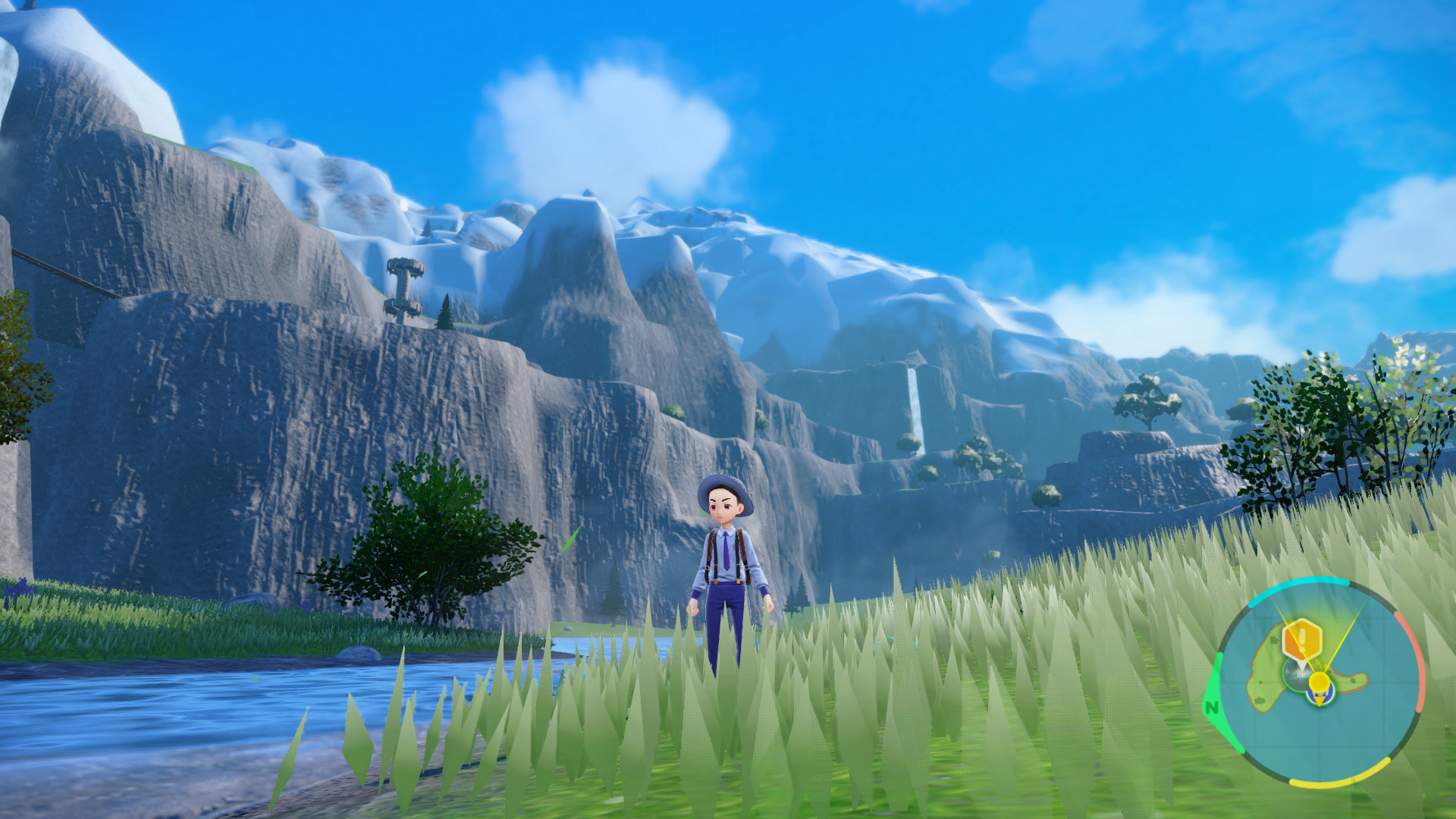Select the green landmass shown inside the minimap
Screen dimensions: 1456x819
[x=1265, y=679]
